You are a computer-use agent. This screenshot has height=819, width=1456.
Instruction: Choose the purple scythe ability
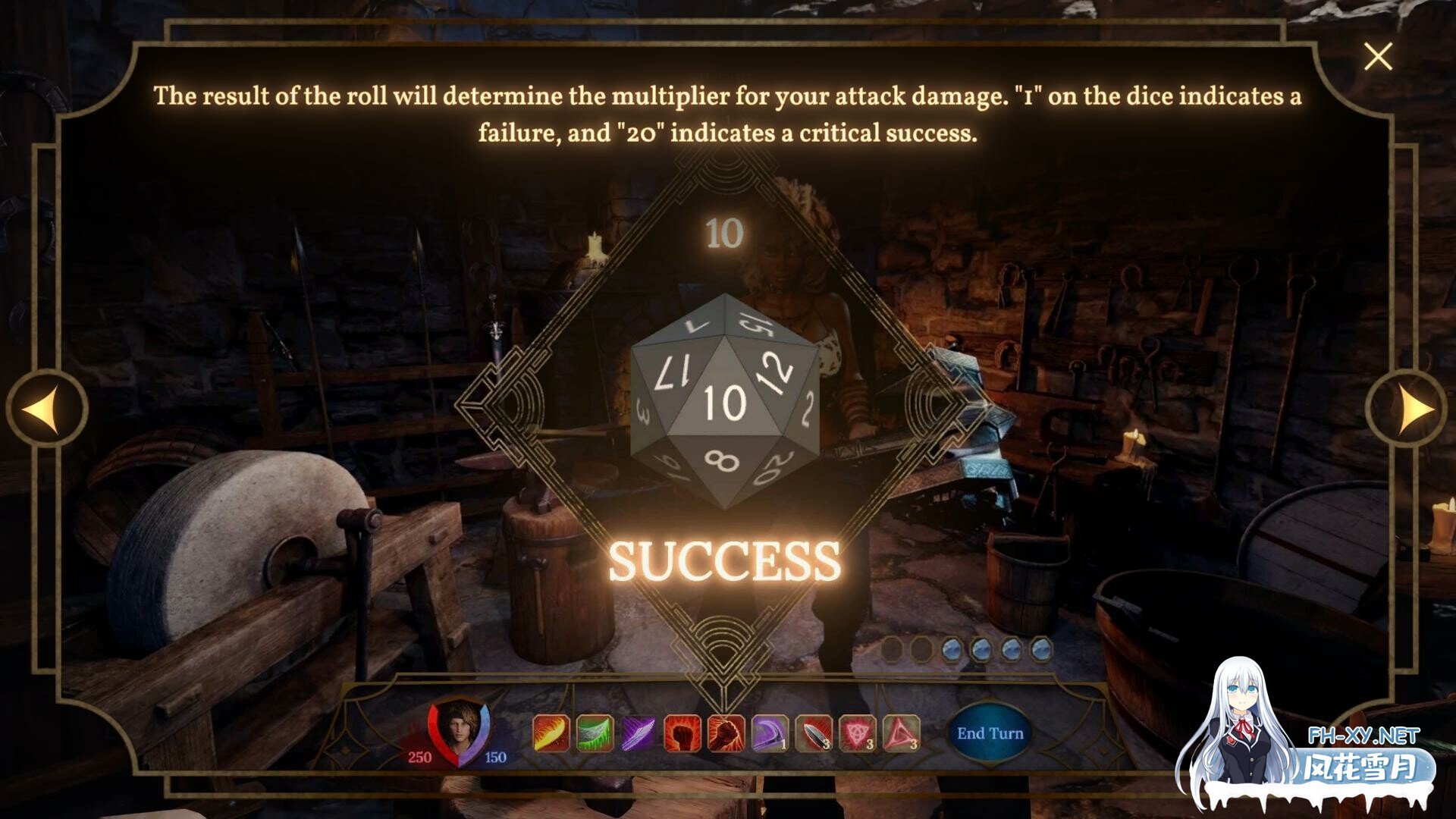(770, 734)
